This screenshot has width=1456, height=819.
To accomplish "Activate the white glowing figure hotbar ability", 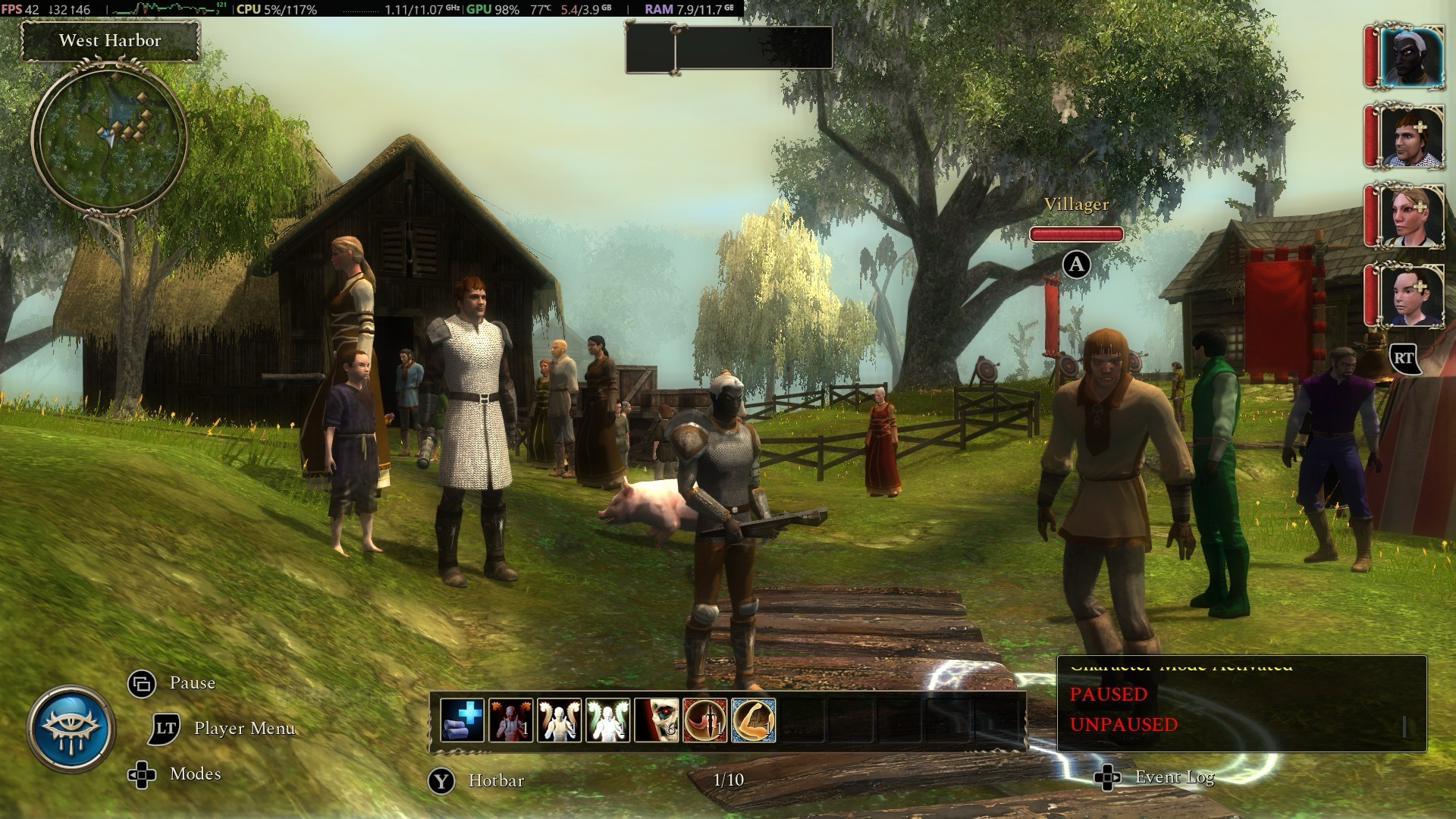I will [559, 720].
